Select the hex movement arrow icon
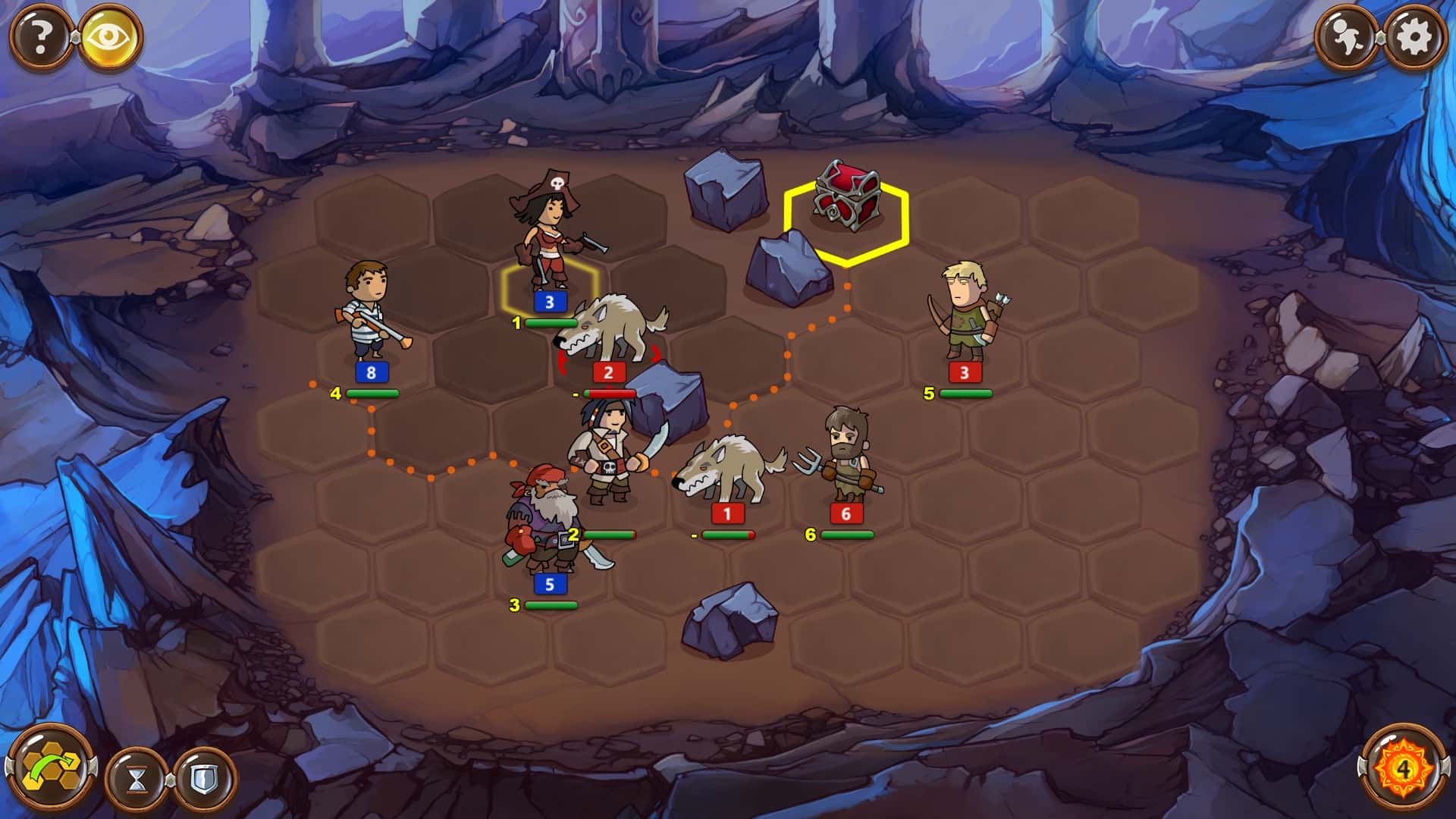The height and width of the screenshot is (819, 1456). pyautogui.click(x=52, y=767)
